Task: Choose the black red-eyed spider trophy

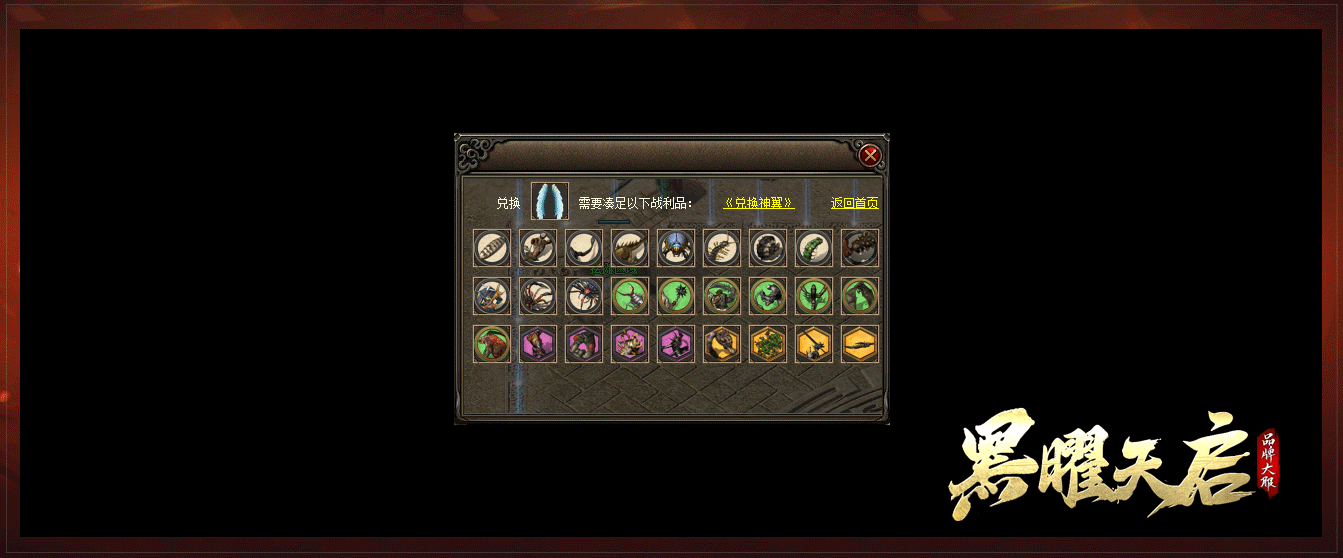Action: (584, 296)
